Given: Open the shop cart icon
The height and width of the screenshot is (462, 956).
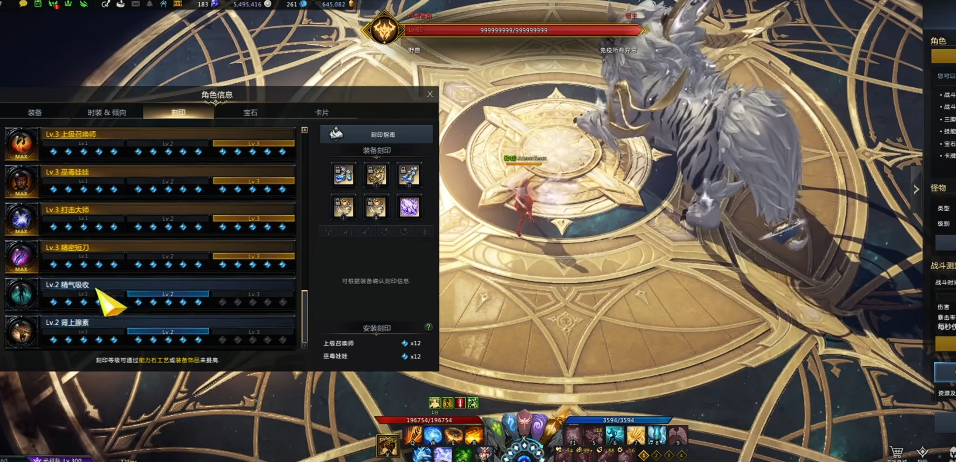Looking at the screenshot, I should pos(898,452).
